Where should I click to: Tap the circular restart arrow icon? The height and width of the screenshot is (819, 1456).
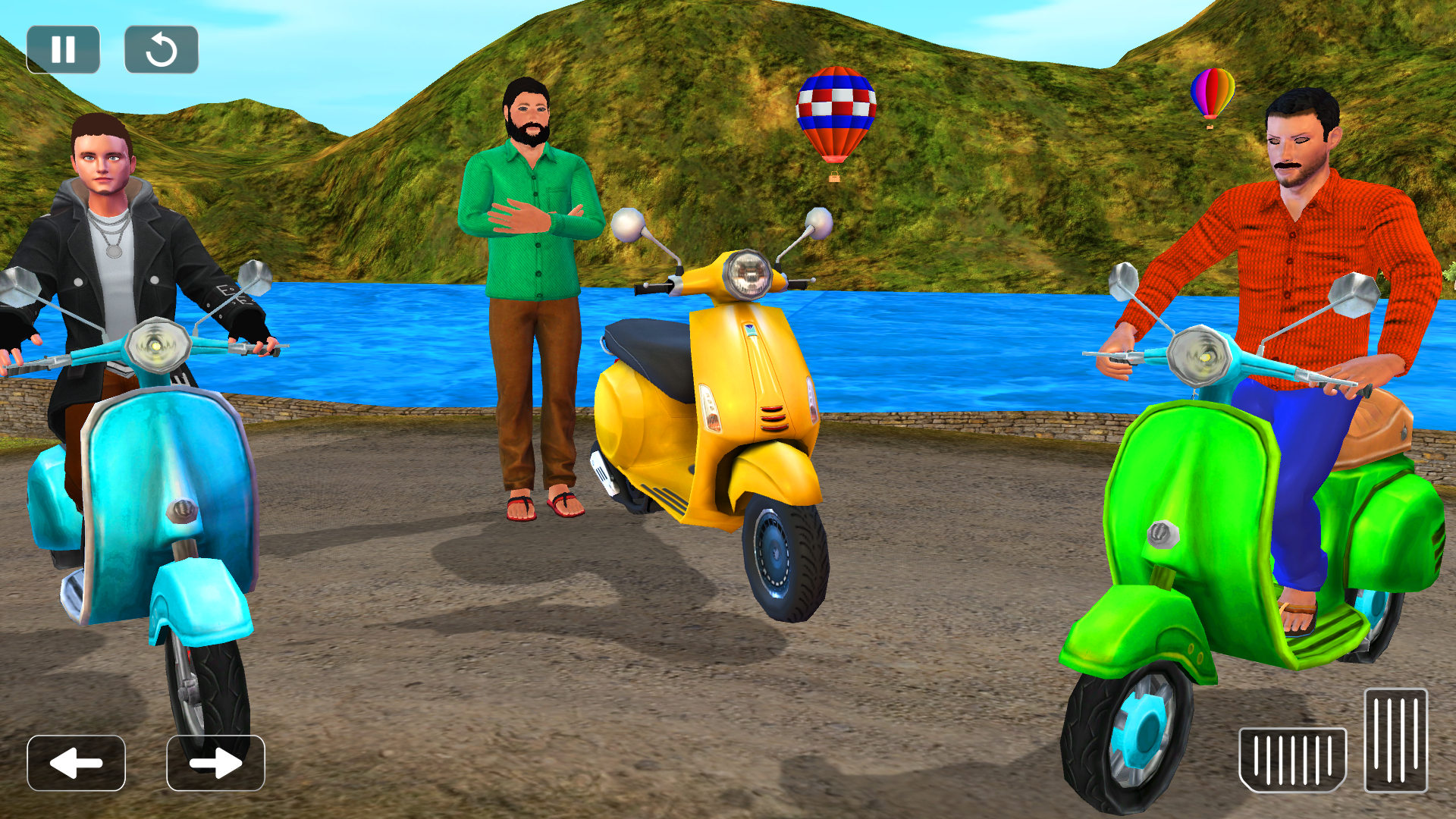coord(162,49)
